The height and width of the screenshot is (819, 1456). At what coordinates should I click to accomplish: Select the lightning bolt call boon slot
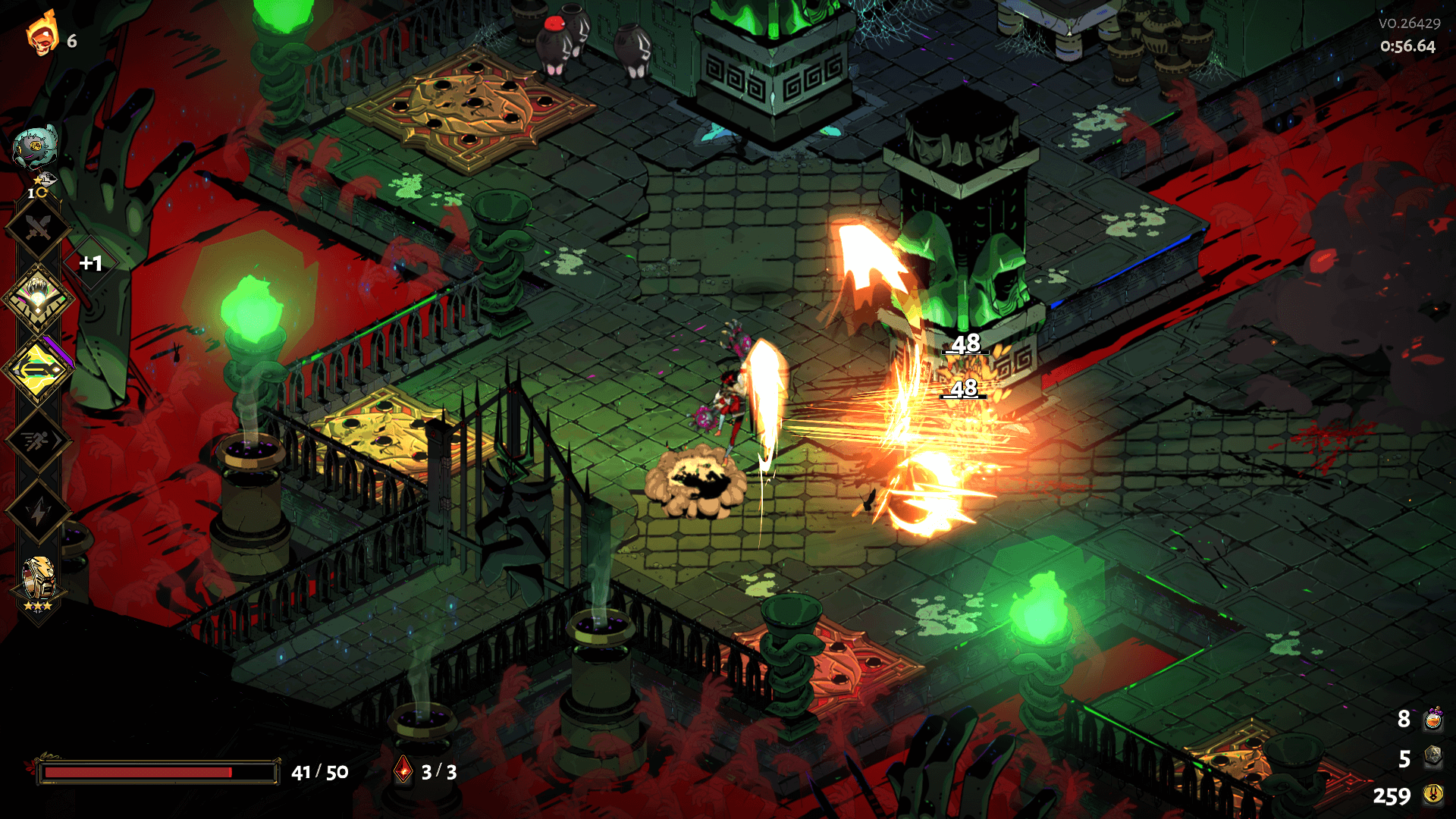[x=38, y=512]
